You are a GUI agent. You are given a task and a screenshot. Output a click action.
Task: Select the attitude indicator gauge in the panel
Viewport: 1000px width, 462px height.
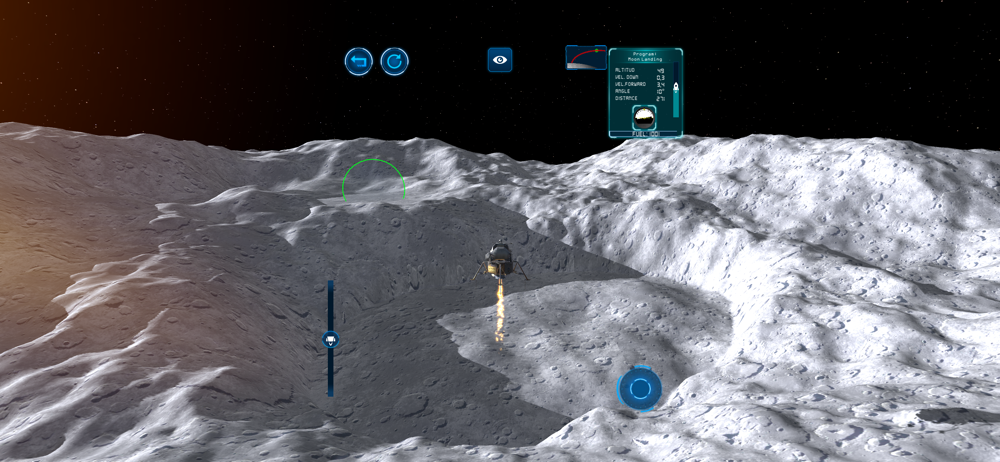point(645,118)
